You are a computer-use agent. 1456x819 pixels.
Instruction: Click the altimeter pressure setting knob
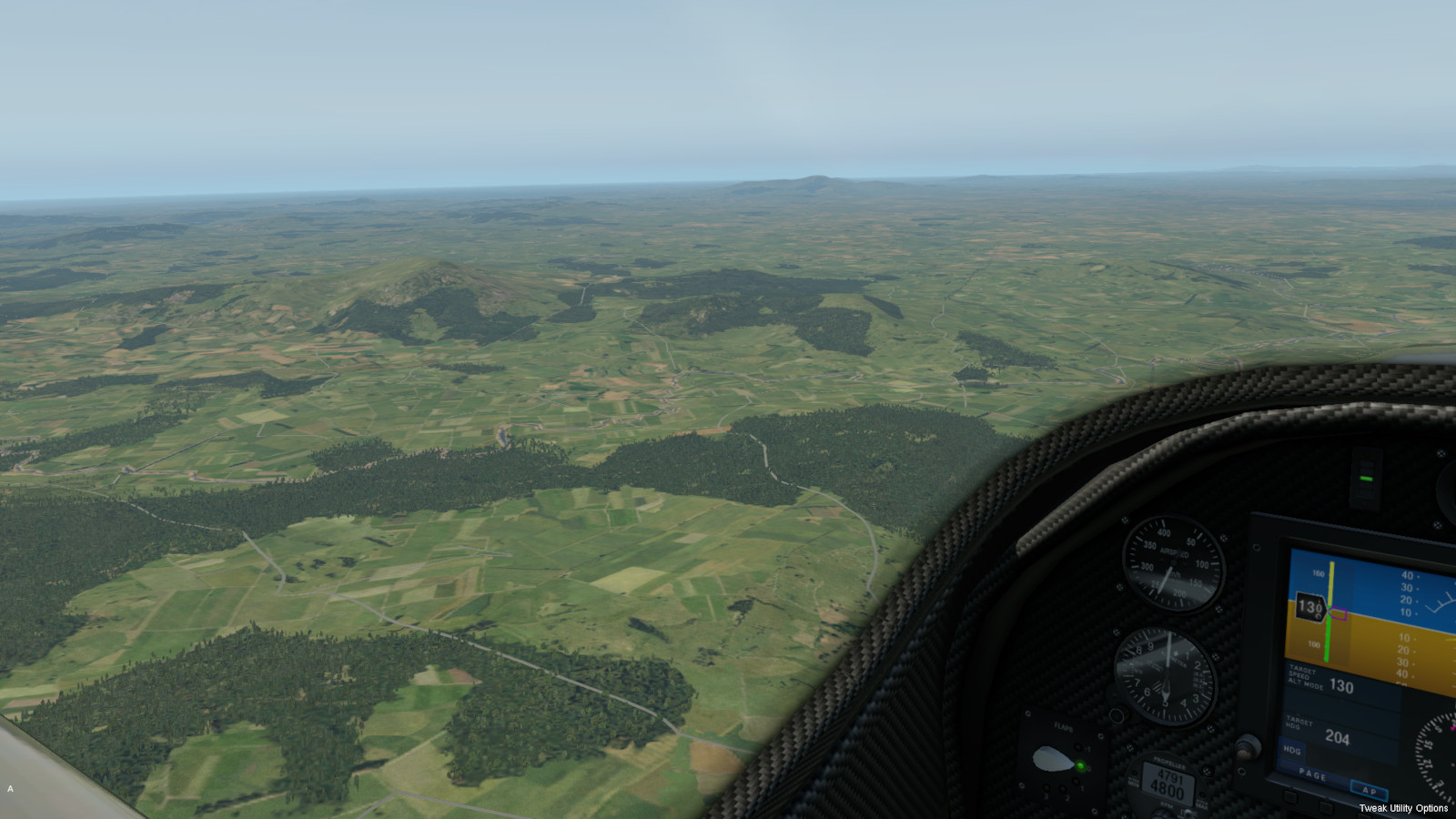point(1118,715)
